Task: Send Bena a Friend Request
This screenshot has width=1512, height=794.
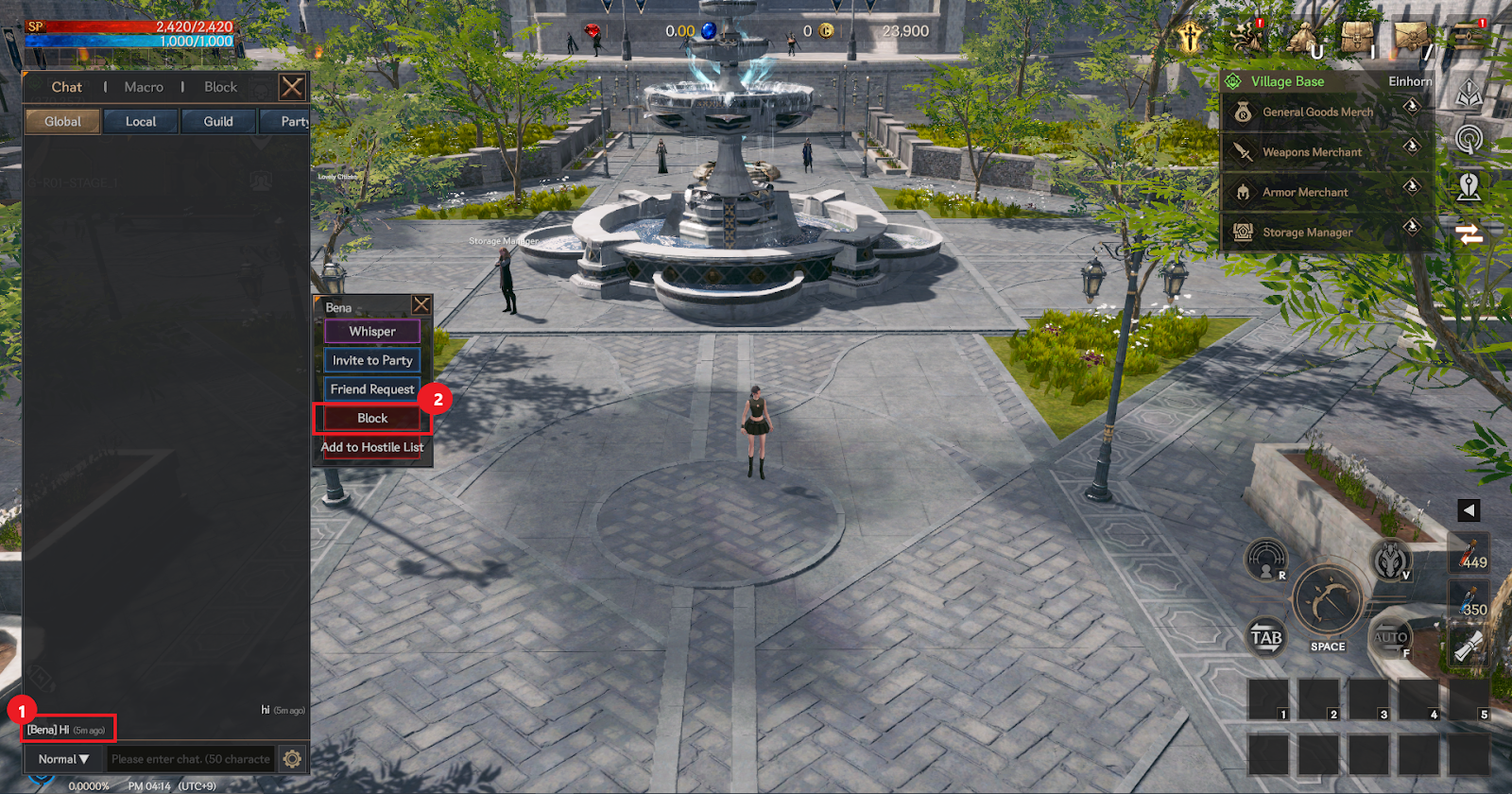Action: pos(372,389)
